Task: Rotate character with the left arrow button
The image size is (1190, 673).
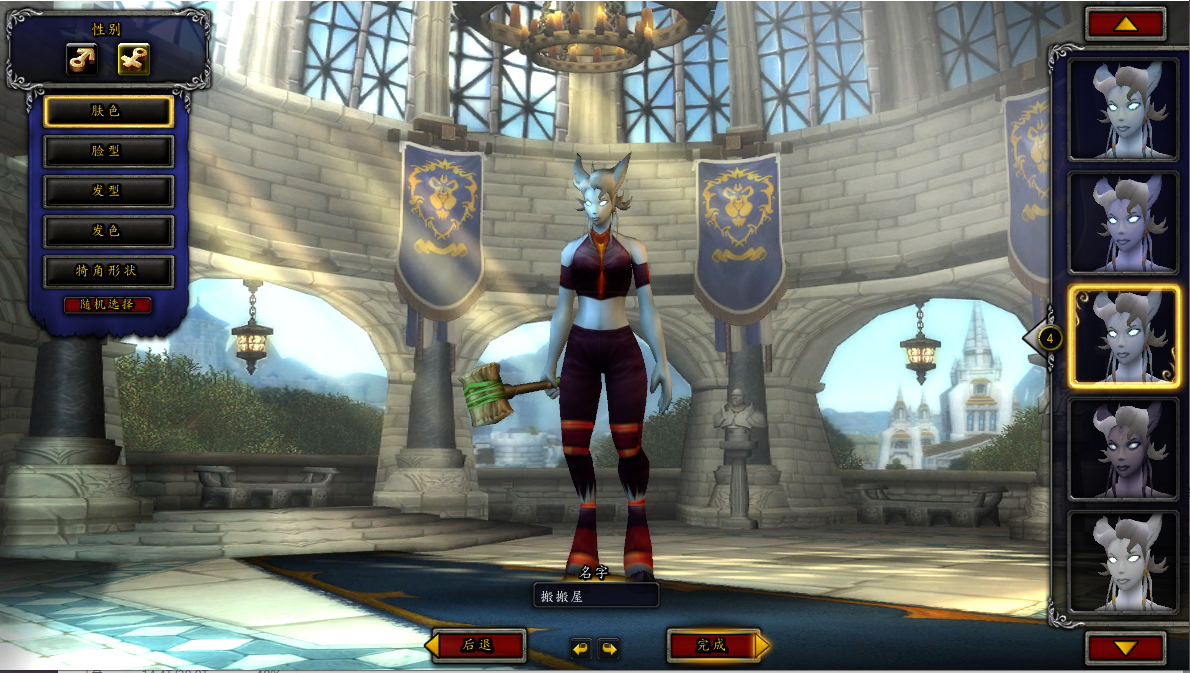Action: click(x=581, y=648)
